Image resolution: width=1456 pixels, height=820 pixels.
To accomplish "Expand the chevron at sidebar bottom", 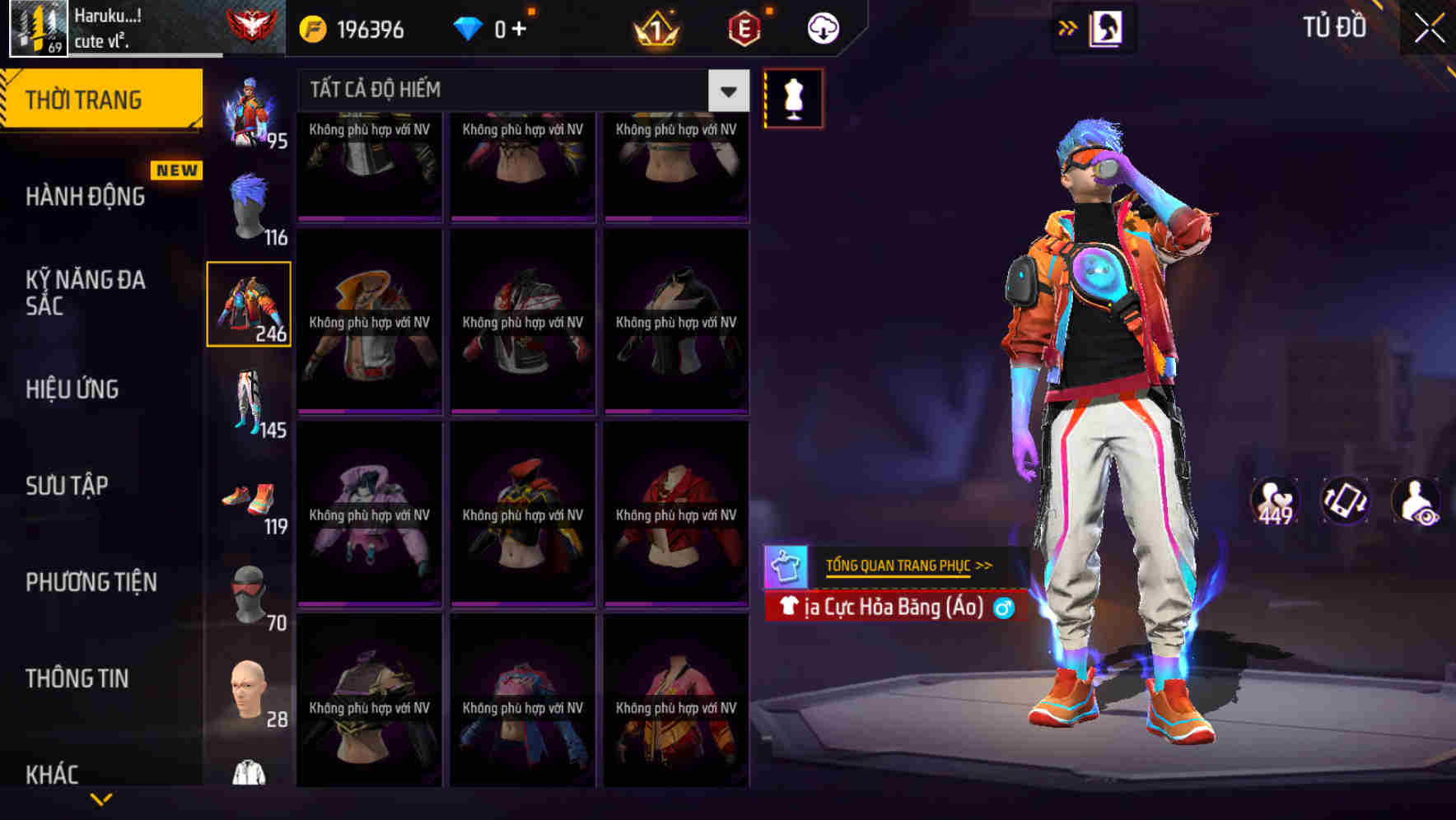I will pyautogui.click(x=101, y=797).
